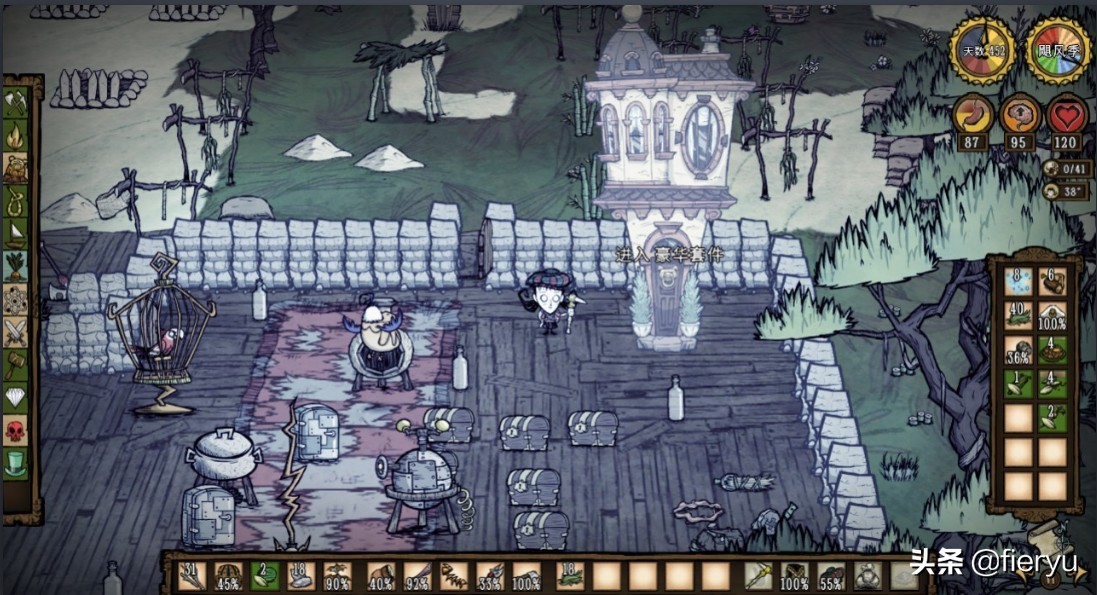The image size is (1097, 595).
Task: Open the Light crafting tab with flame icon
Action: (17, 135)
